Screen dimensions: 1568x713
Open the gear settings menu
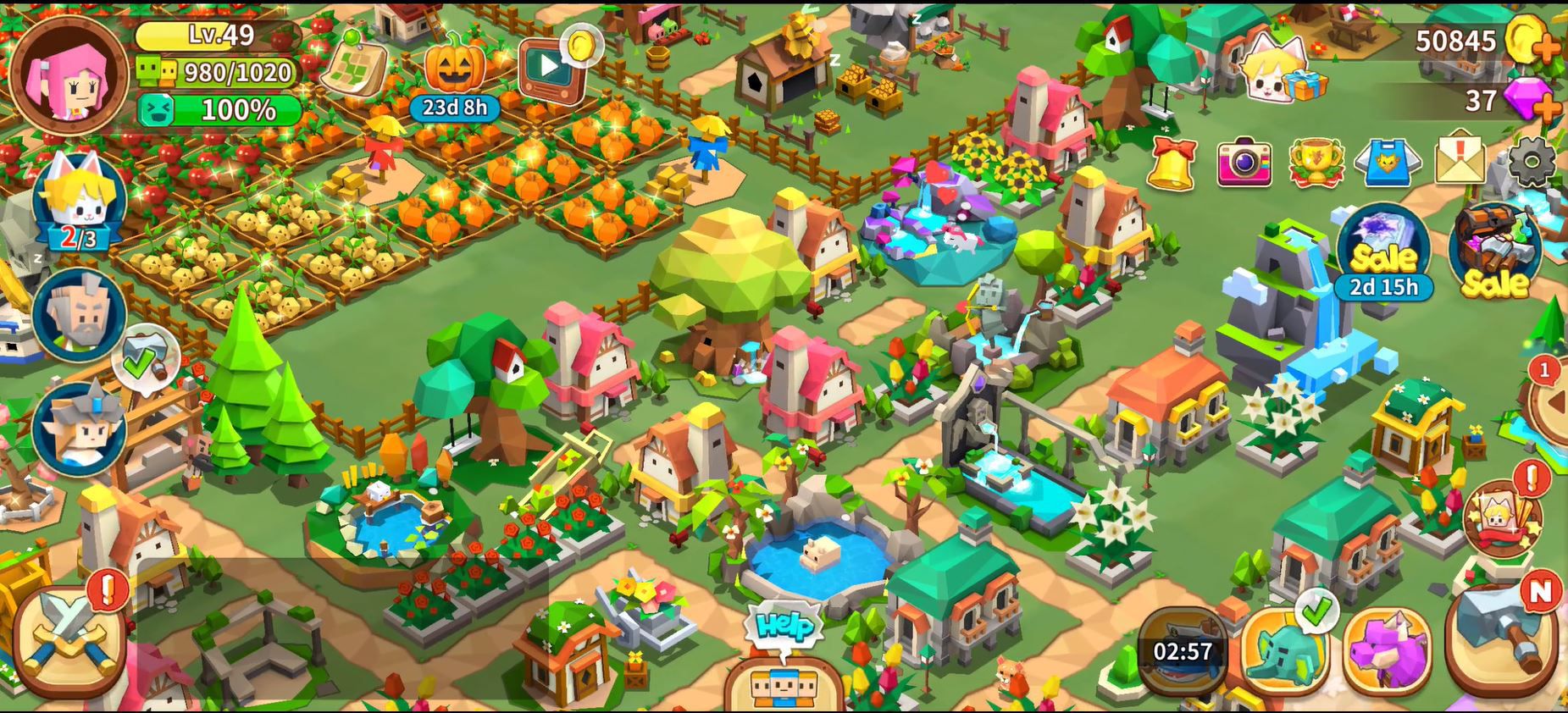pyautogui.click(x=1532, y=160)
